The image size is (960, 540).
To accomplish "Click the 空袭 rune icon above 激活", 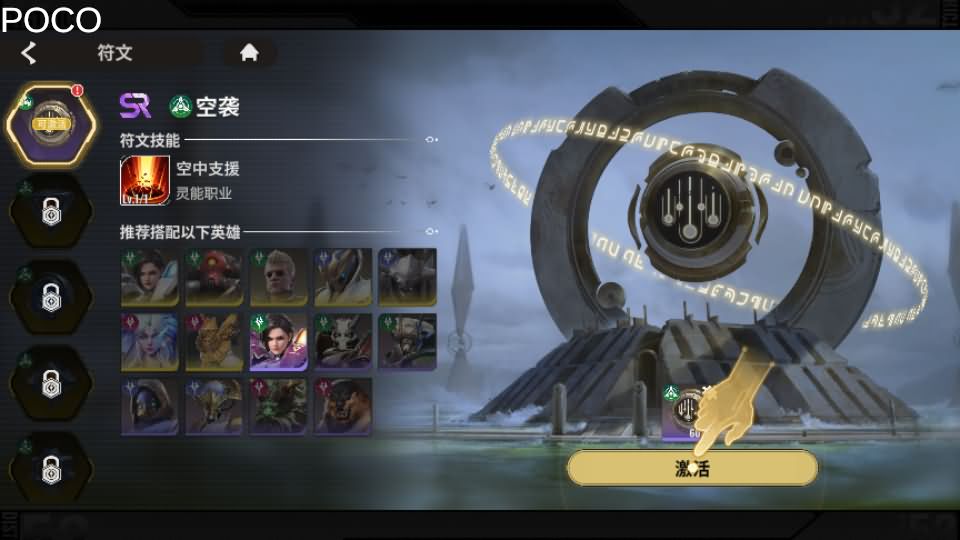I will coord(690,412).
